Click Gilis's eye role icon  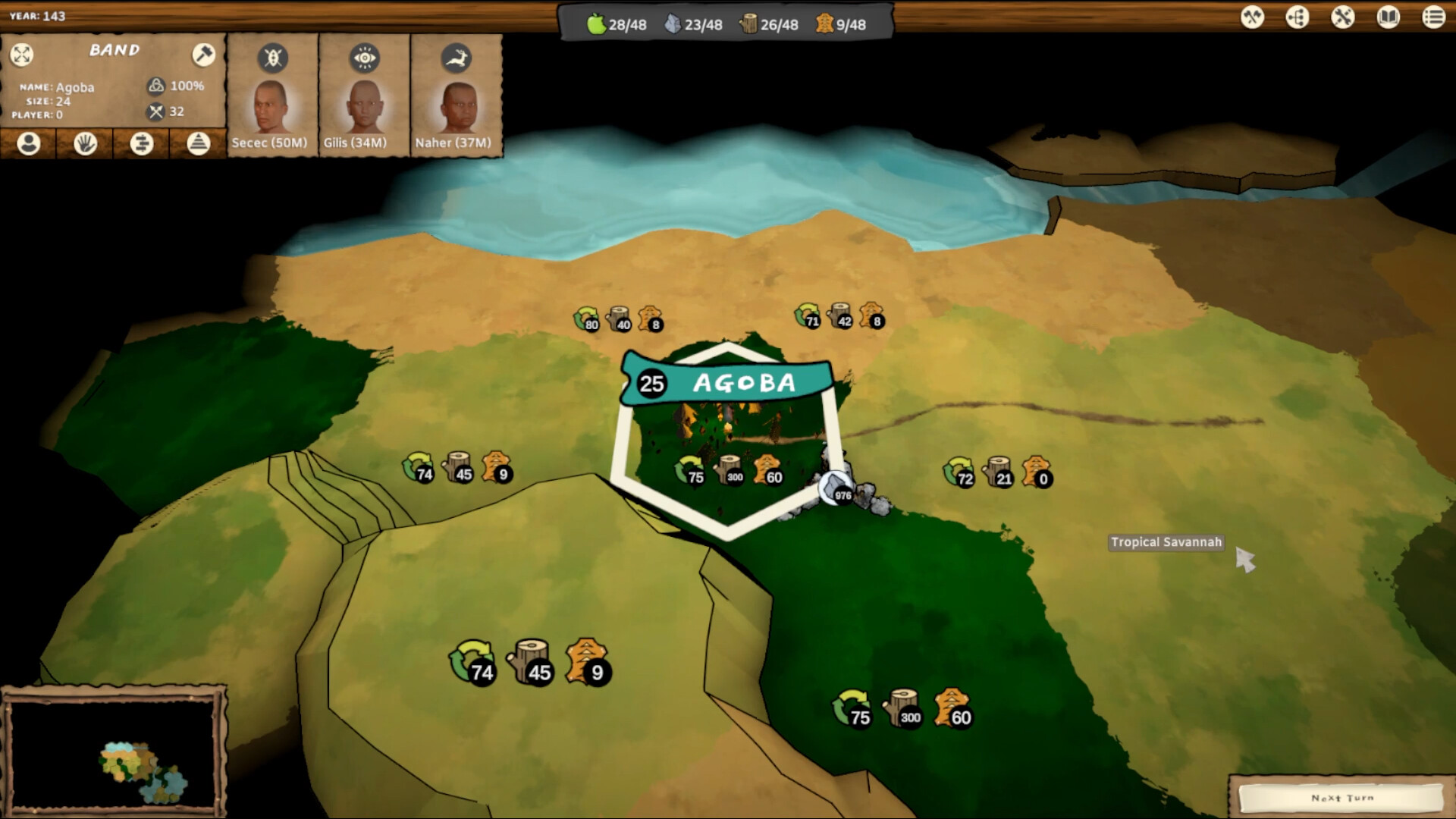point(365,58)
